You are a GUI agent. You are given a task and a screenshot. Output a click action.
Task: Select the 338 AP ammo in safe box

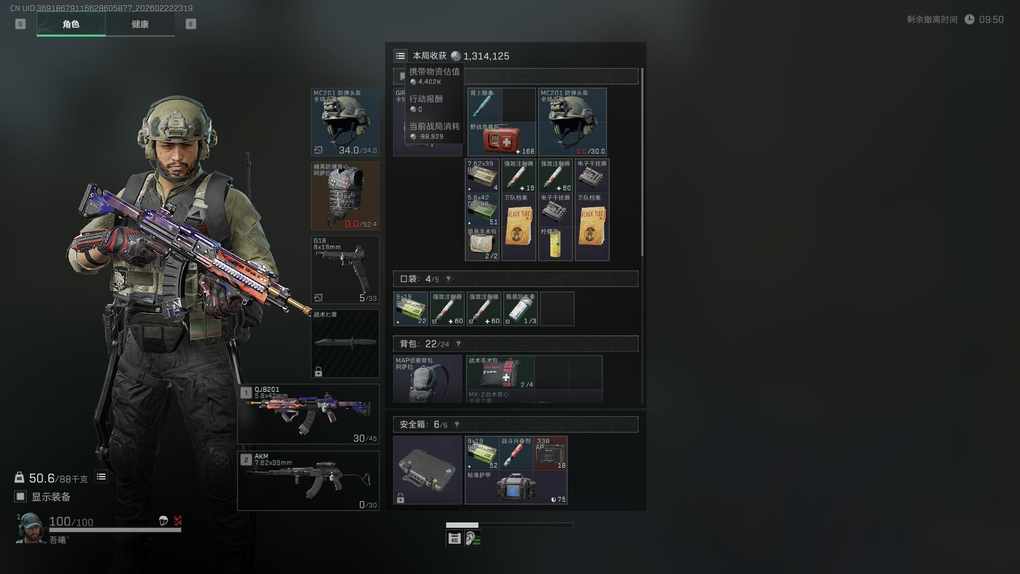(551, 453)
